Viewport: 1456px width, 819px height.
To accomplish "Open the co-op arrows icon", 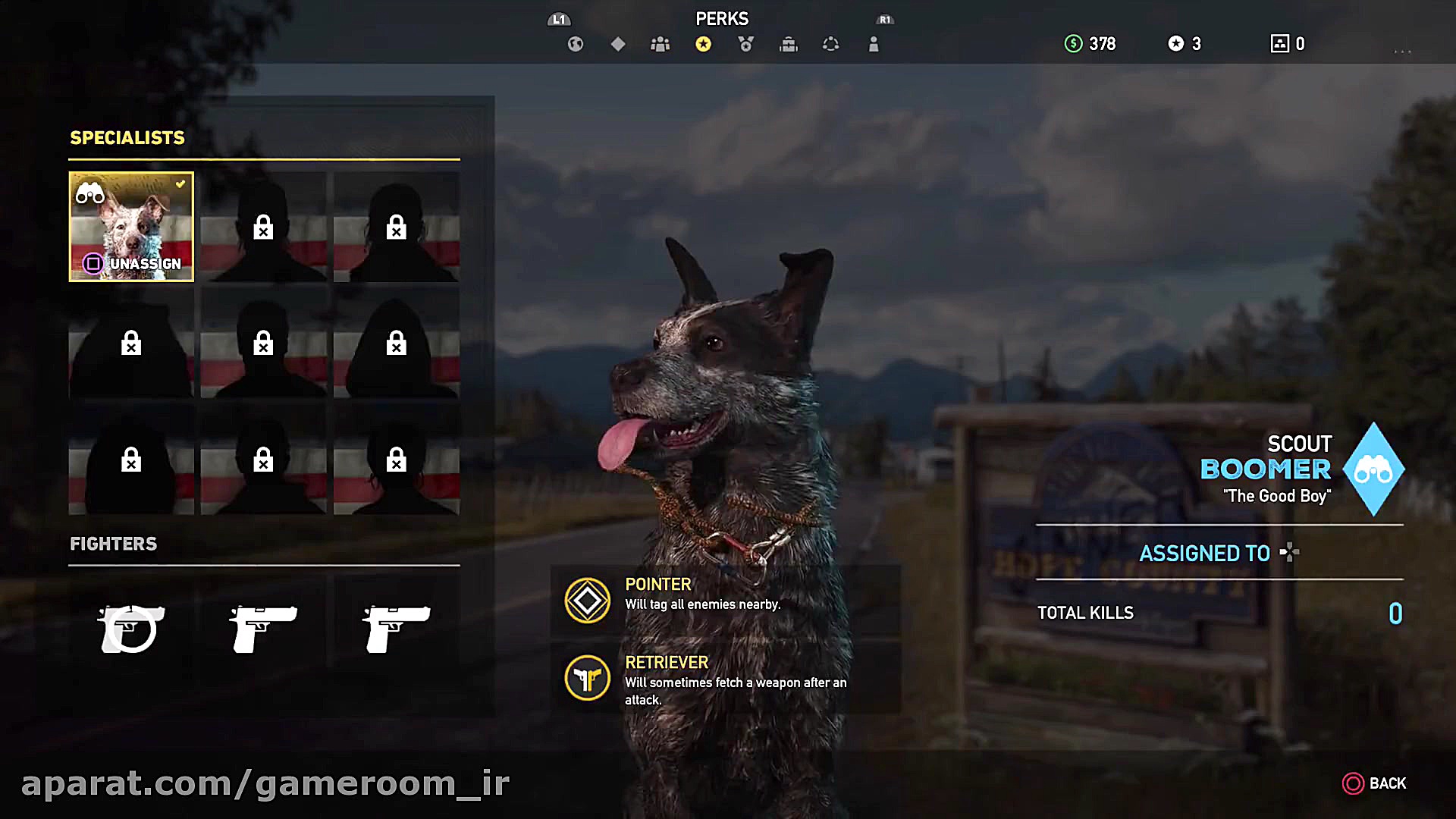I will click(x=830, y=44).
